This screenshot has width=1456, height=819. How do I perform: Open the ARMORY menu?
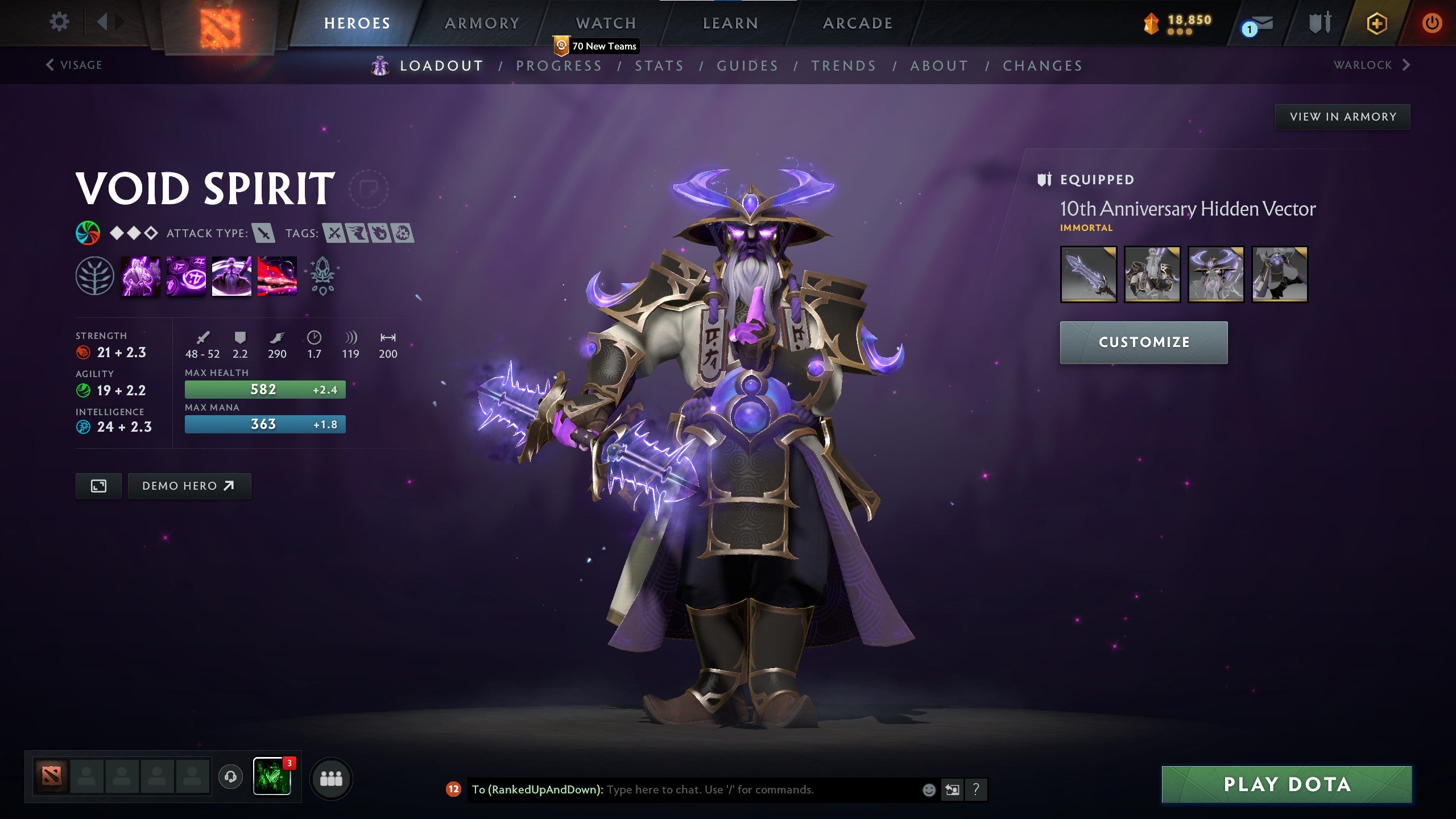pos(482,23)
